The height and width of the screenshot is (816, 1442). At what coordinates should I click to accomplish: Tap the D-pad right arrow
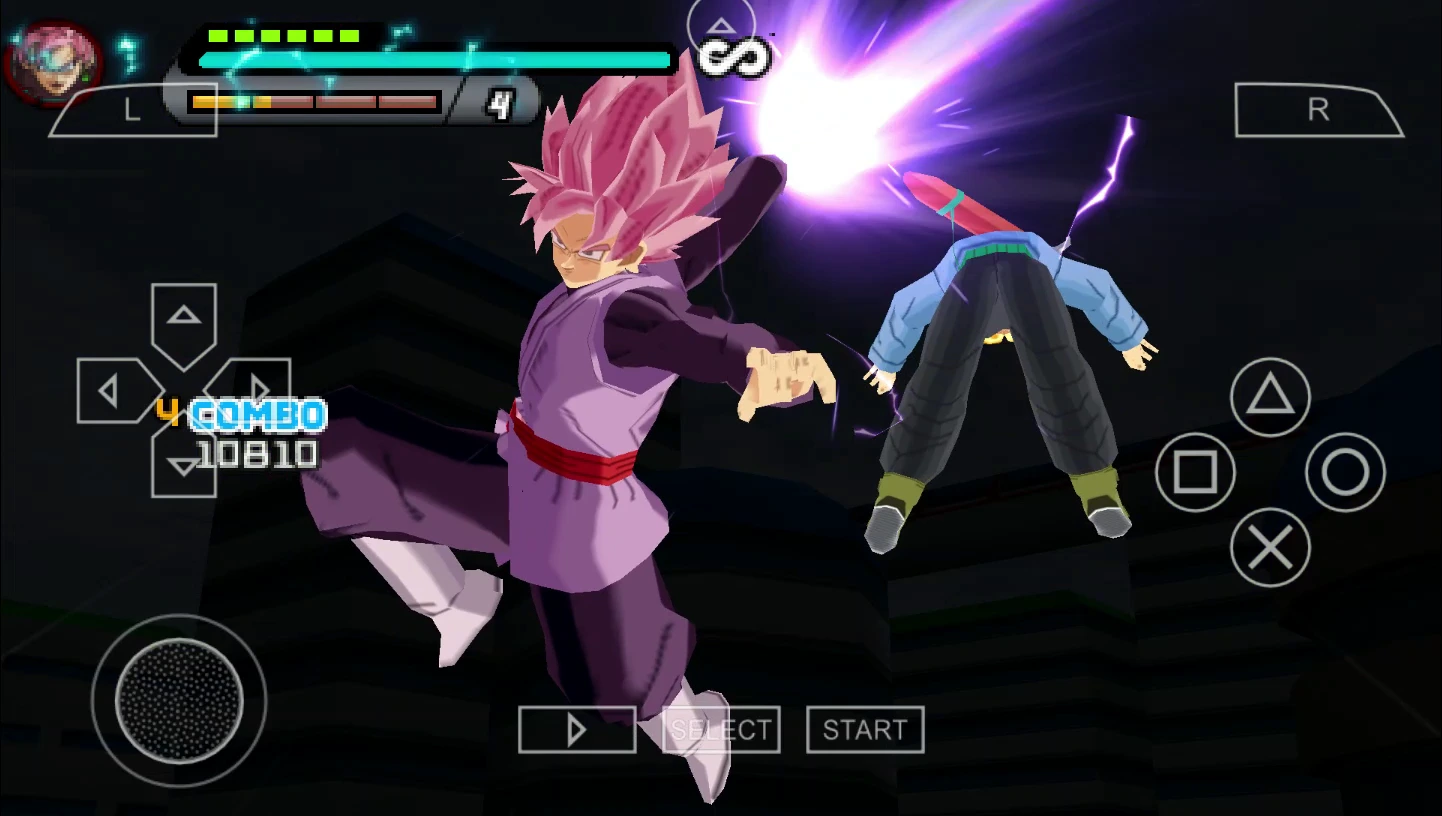(257, 389)
